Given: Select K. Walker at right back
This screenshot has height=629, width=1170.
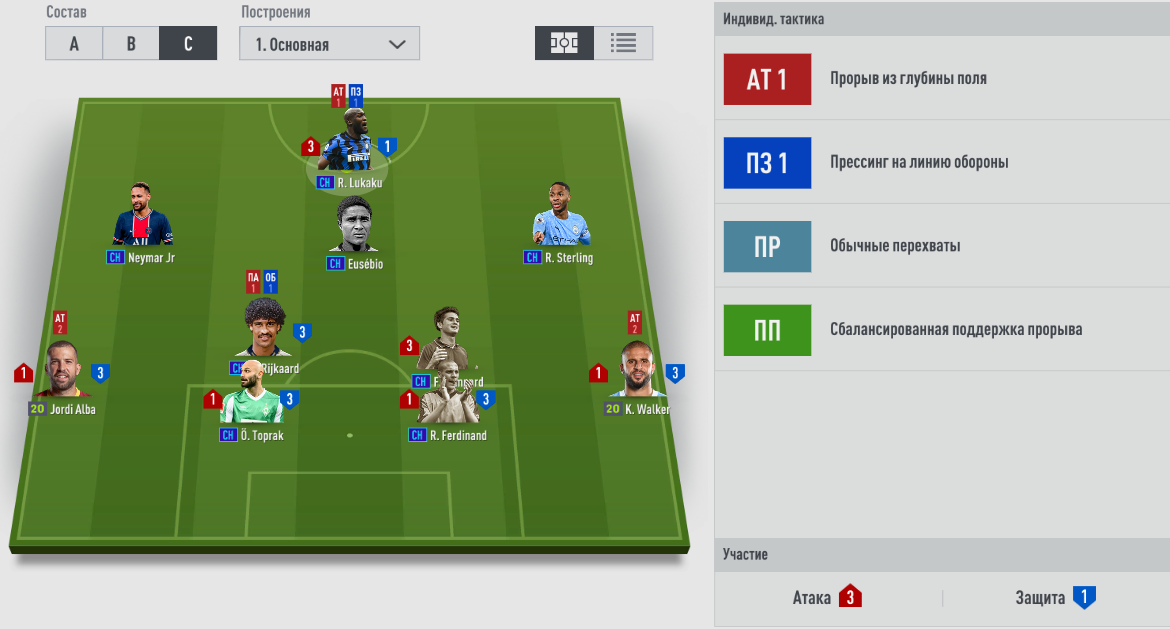Looking at the screenshot, I should tap(640, 372).
